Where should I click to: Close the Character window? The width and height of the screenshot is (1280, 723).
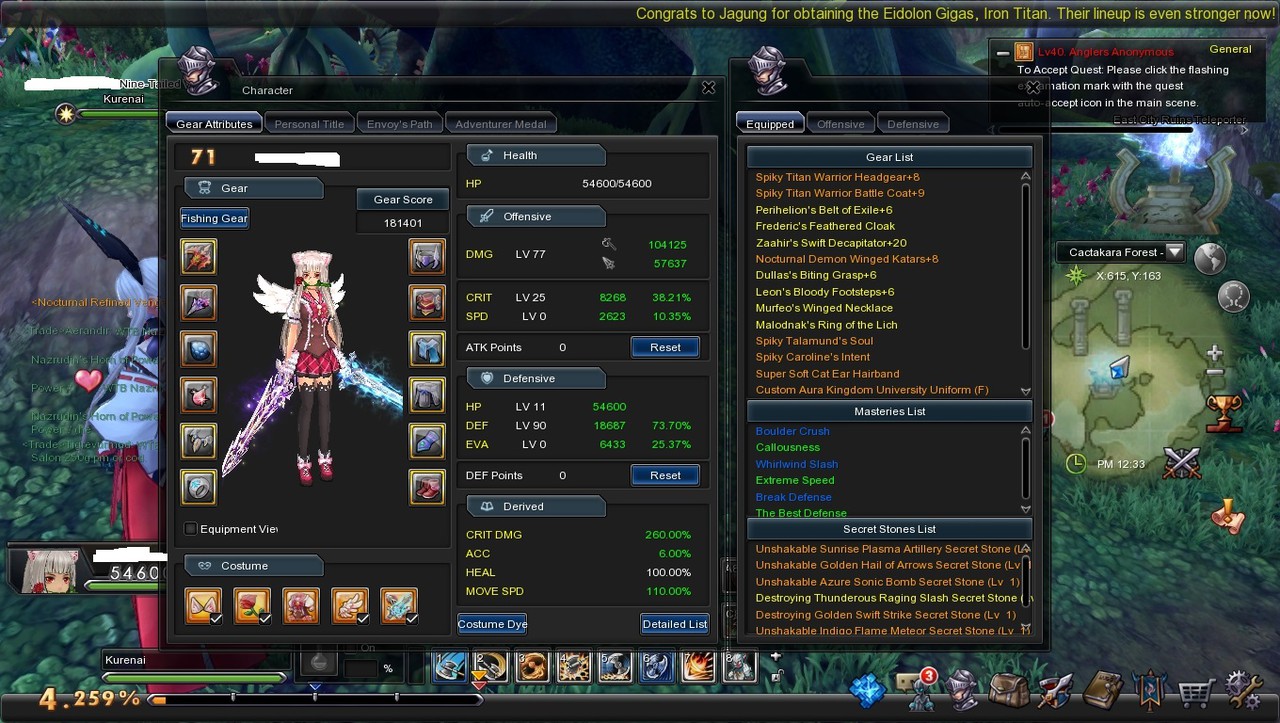pos(708,88)
